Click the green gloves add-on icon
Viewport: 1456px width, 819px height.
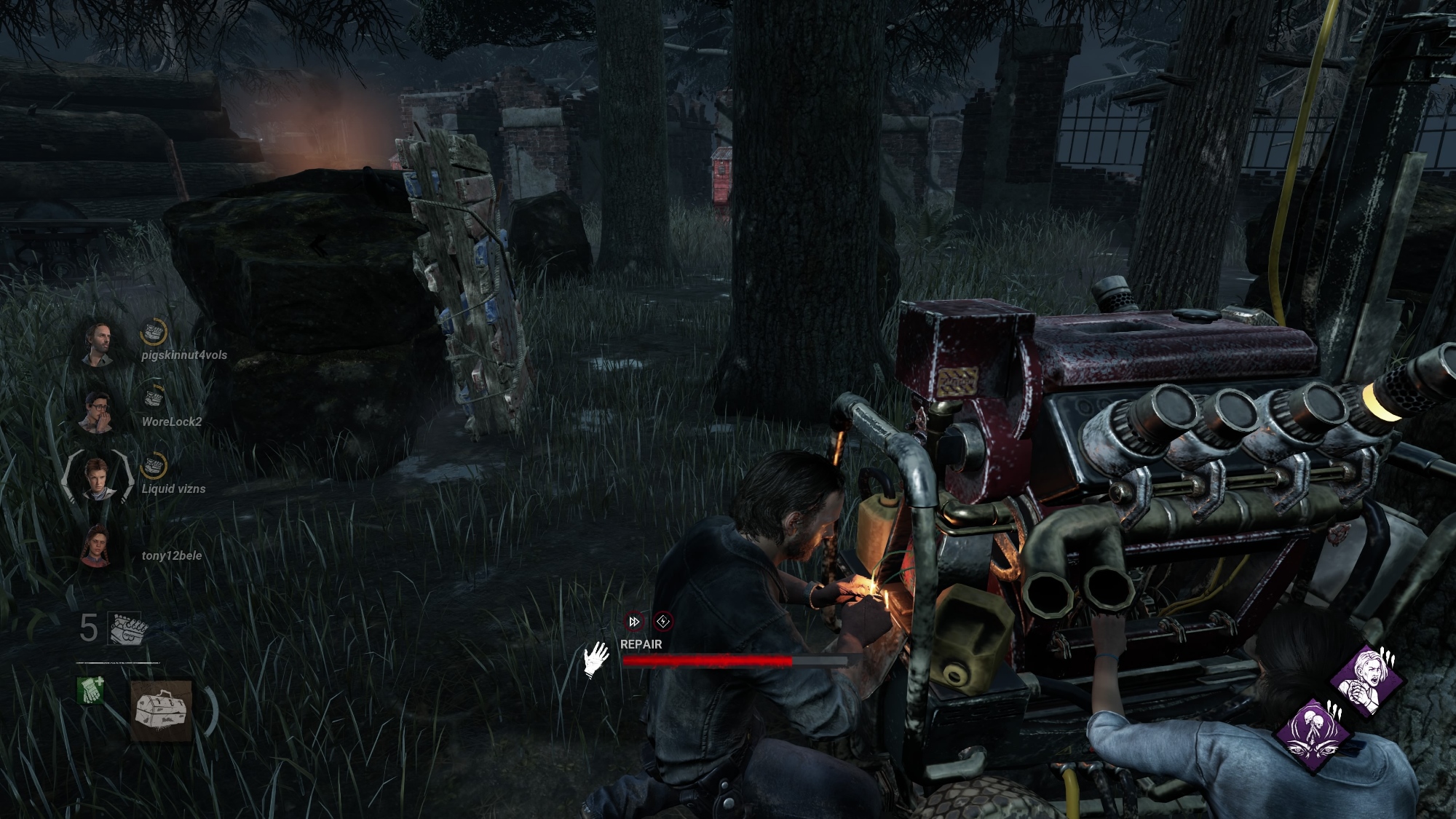(90, 691)
